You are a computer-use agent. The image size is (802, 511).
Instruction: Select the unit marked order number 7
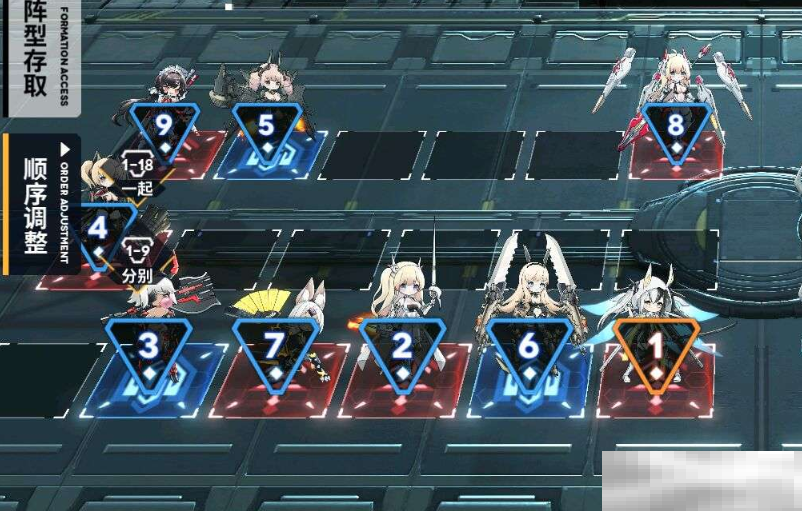(274, 350)
